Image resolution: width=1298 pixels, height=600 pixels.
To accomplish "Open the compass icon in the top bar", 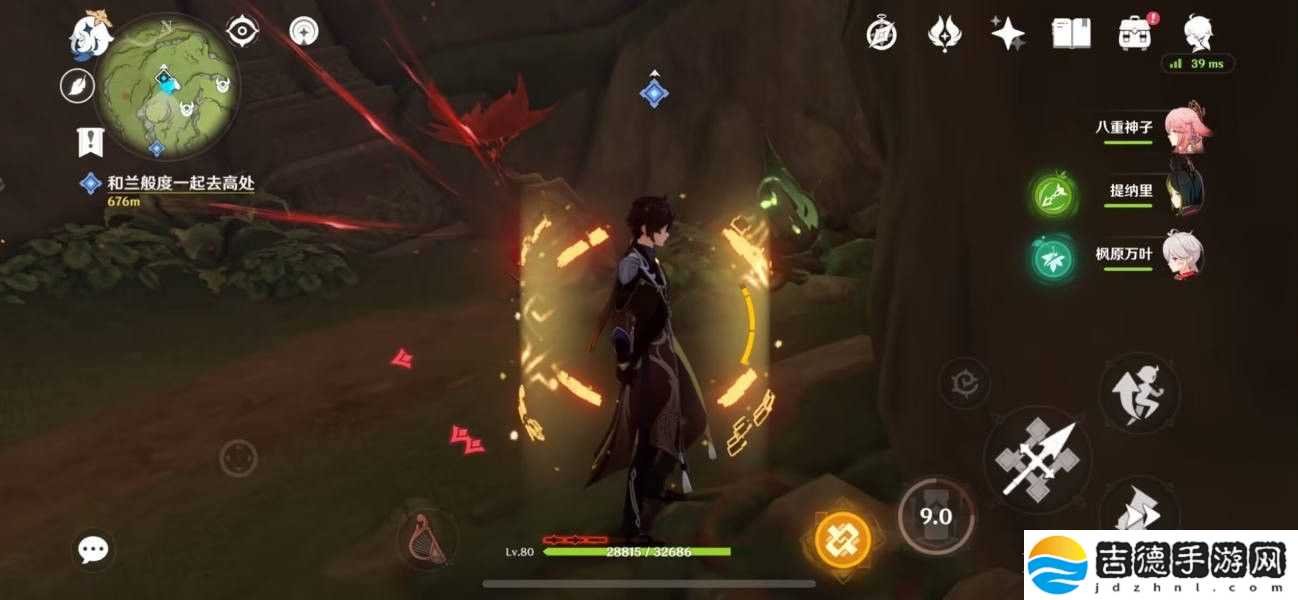I will coord(881,34).
